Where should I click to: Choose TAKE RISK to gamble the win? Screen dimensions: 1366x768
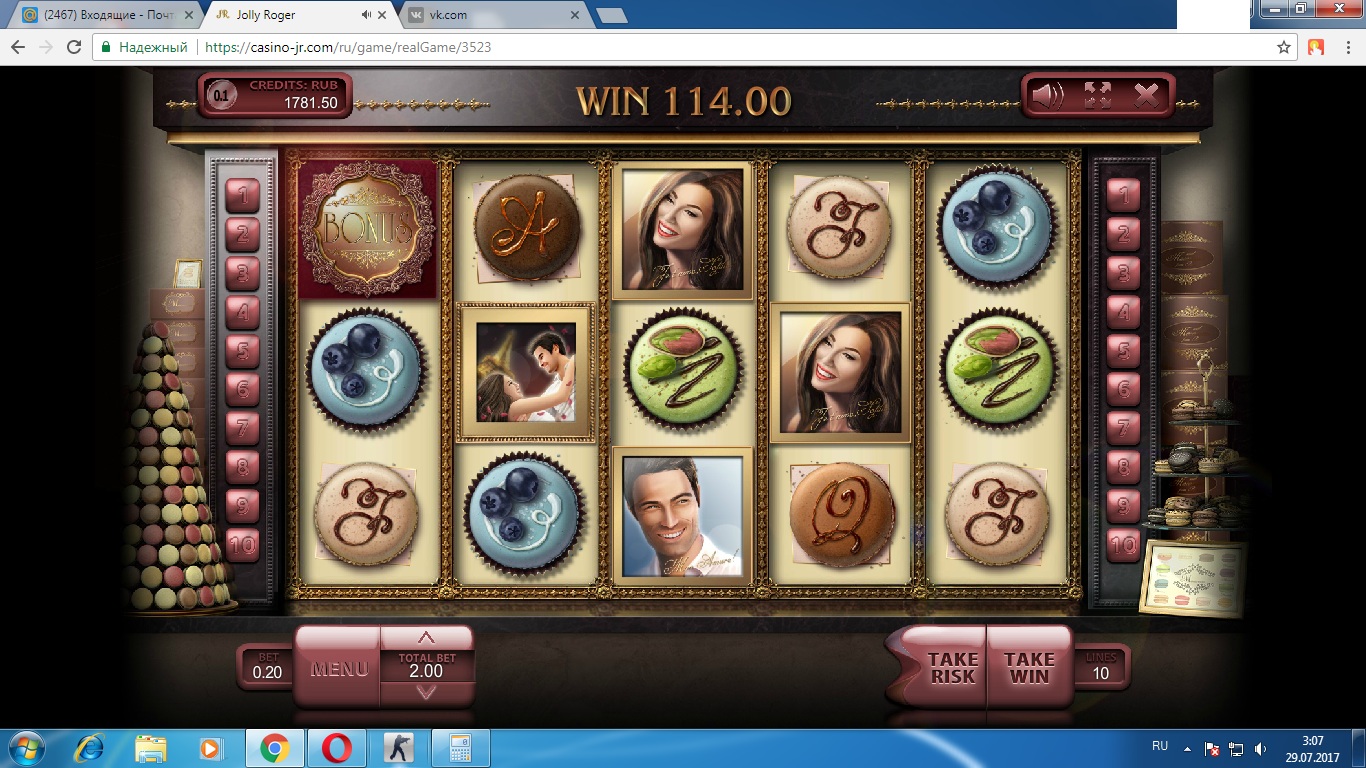click(x=952, y=667)
